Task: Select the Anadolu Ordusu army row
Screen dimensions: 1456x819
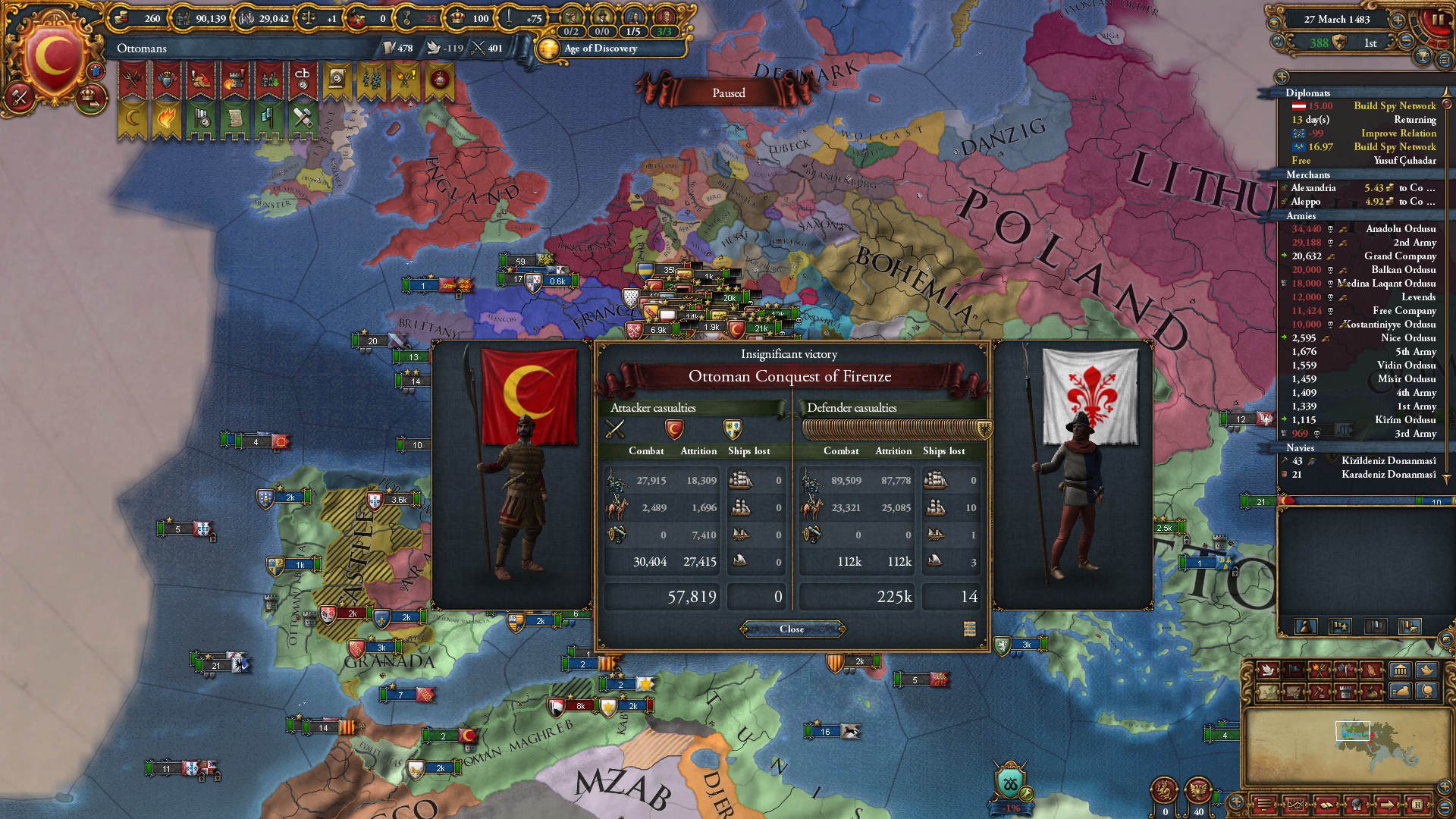Action: coord(1363,229)
